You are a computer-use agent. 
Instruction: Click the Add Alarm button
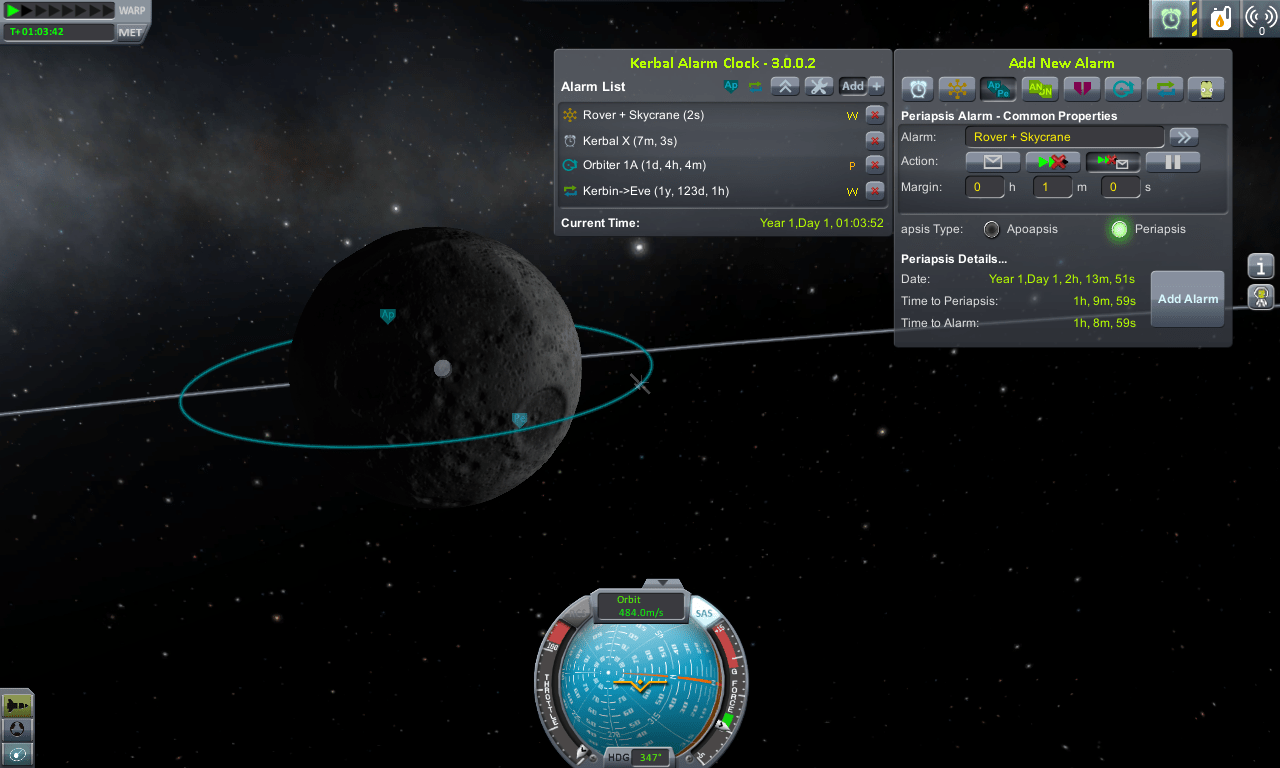click(1187, 298)
